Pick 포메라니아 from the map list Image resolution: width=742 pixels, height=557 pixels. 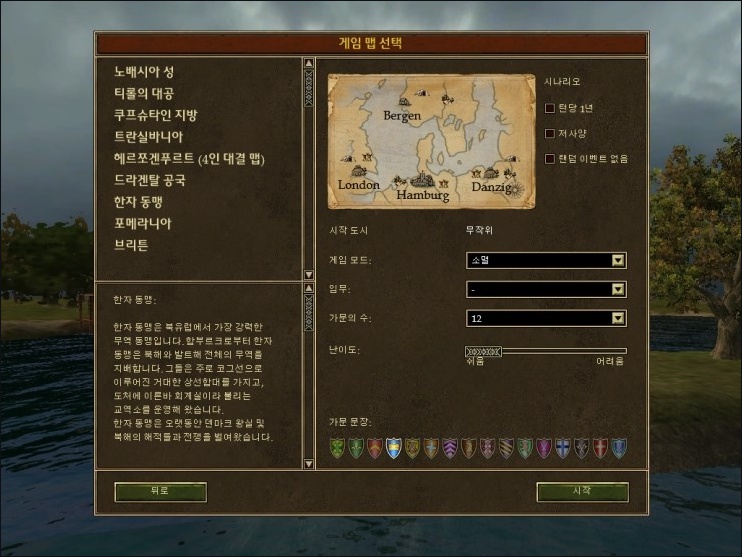143,223
